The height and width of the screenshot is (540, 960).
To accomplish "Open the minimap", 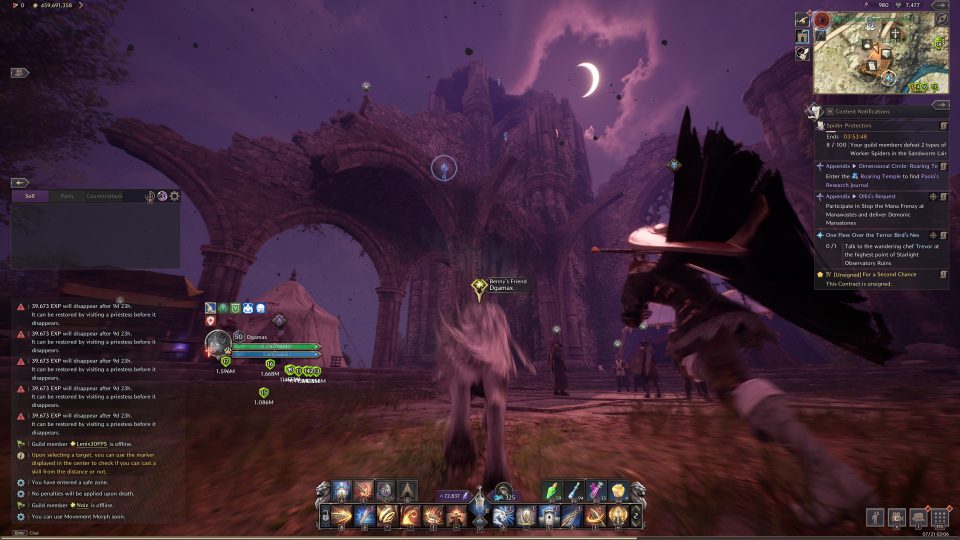I will (x=869, y=53).
